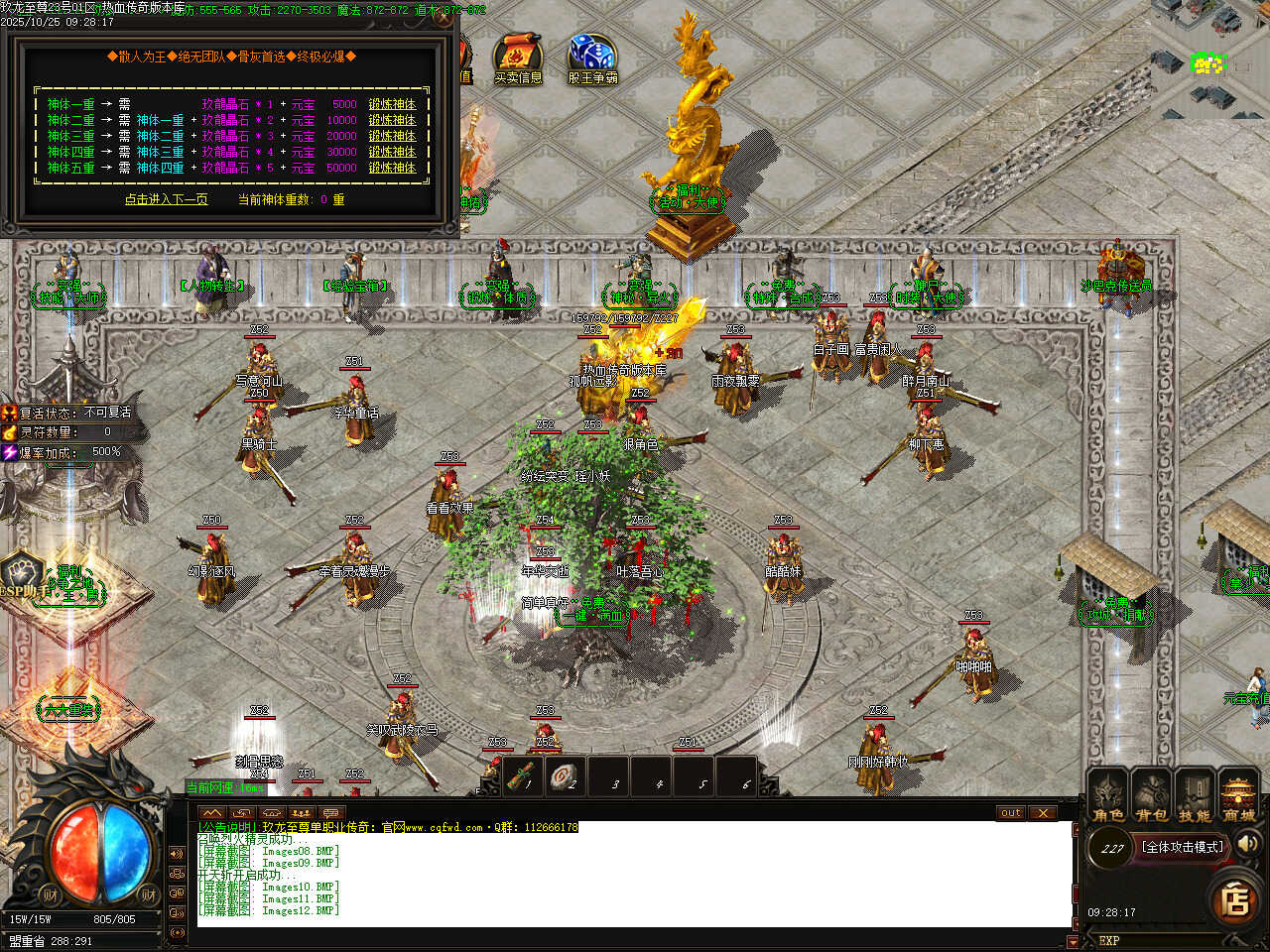Open the round 店 store button
Image resolution: width=1270 pixels, height=952 pixels.
point(1235,899)
